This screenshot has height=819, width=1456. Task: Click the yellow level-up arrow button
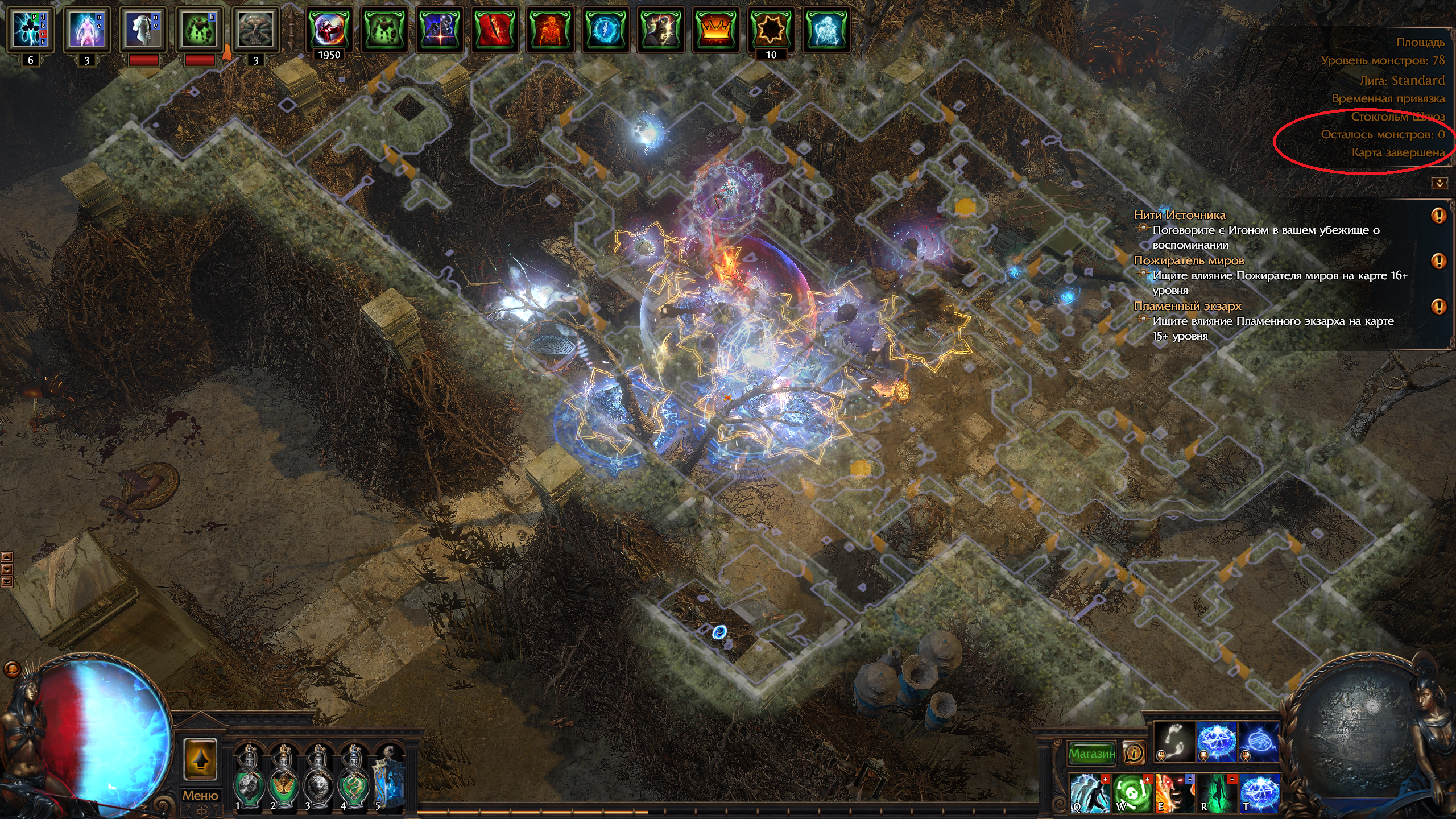(x=200, y=760)
